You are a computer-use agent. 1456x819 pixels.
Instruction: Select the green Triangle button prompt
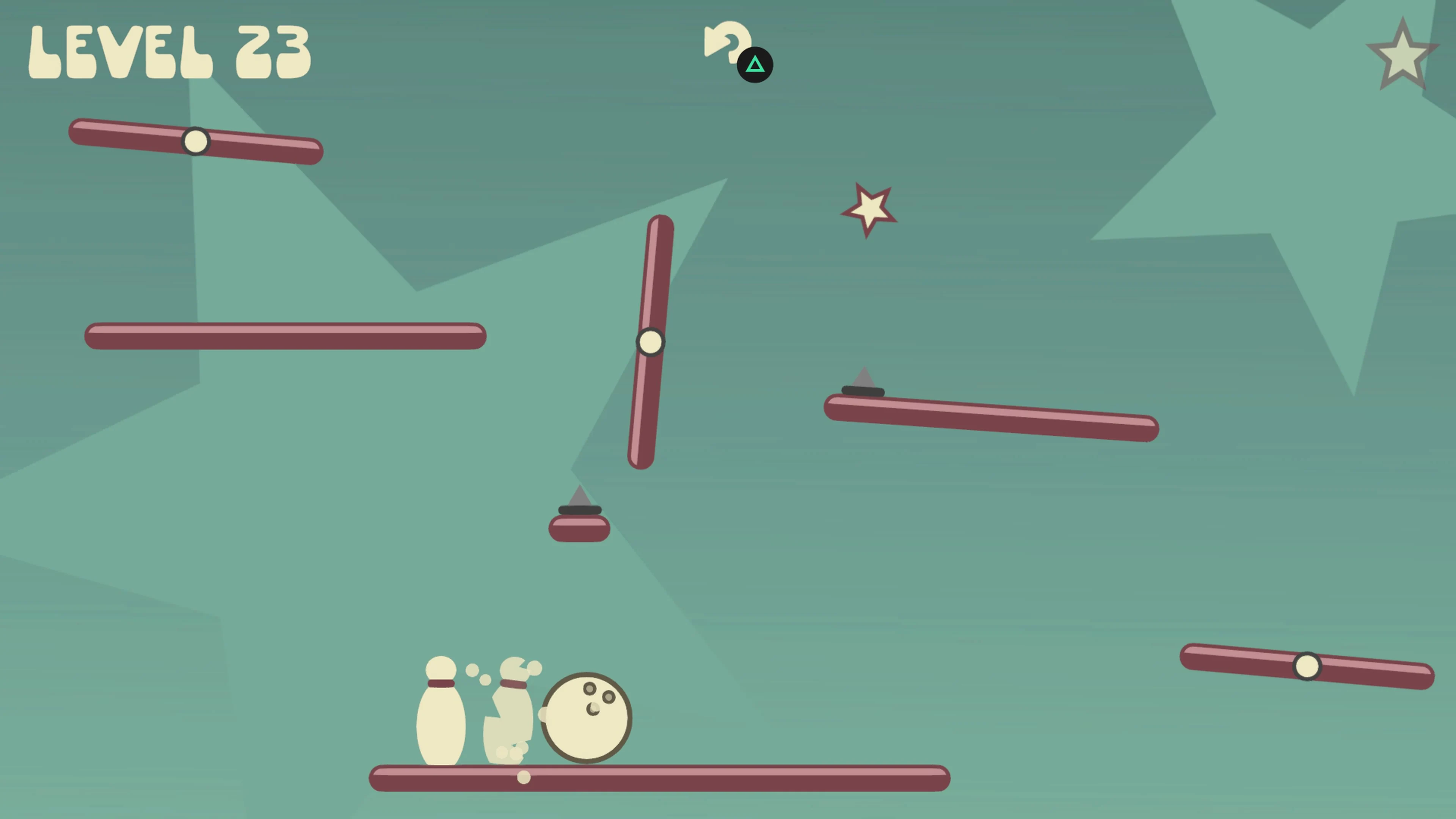[756, 65]
